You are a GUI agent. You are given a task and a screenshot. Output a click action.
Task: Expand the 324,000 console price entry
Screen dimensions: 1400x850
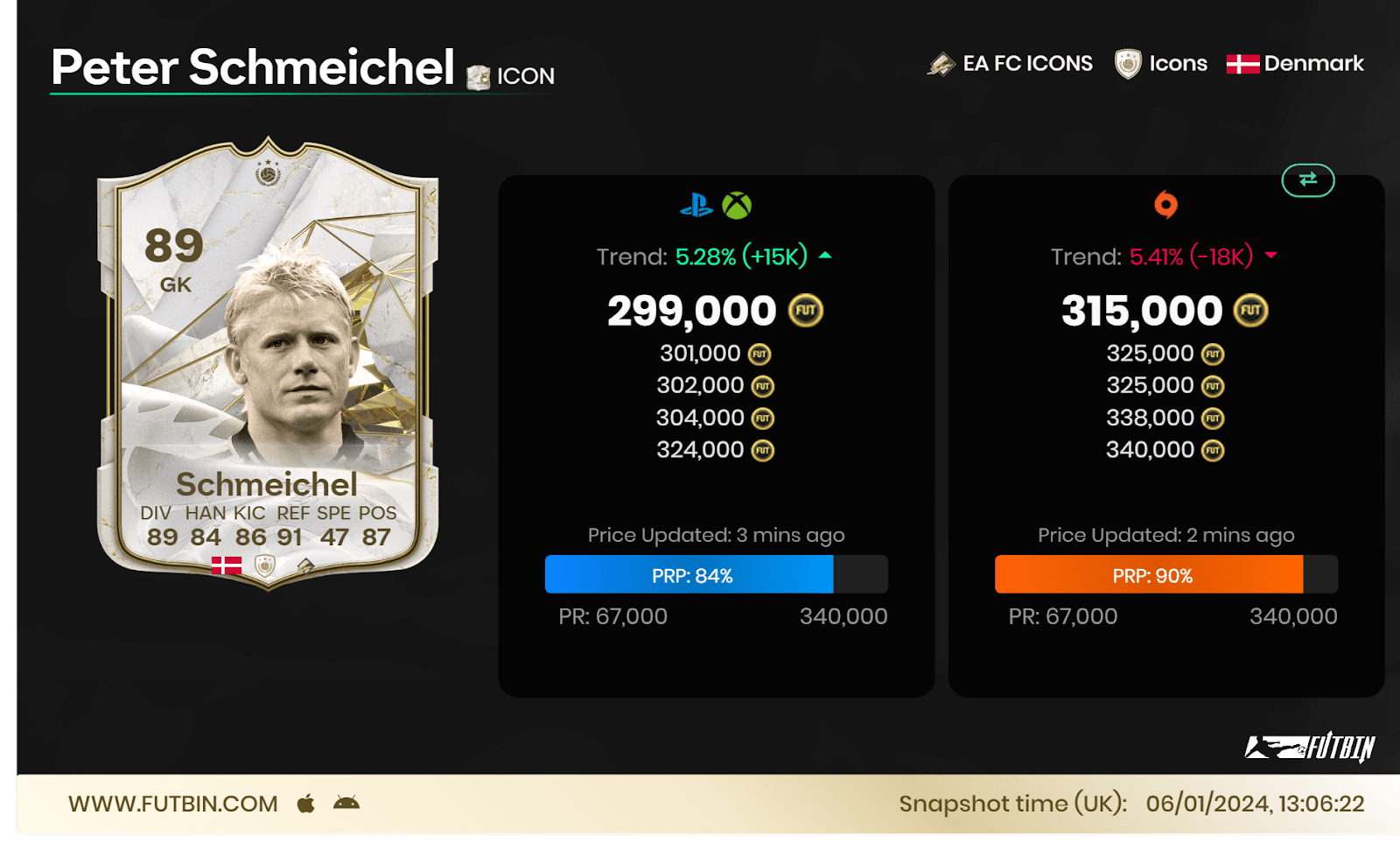pos(700,449)
